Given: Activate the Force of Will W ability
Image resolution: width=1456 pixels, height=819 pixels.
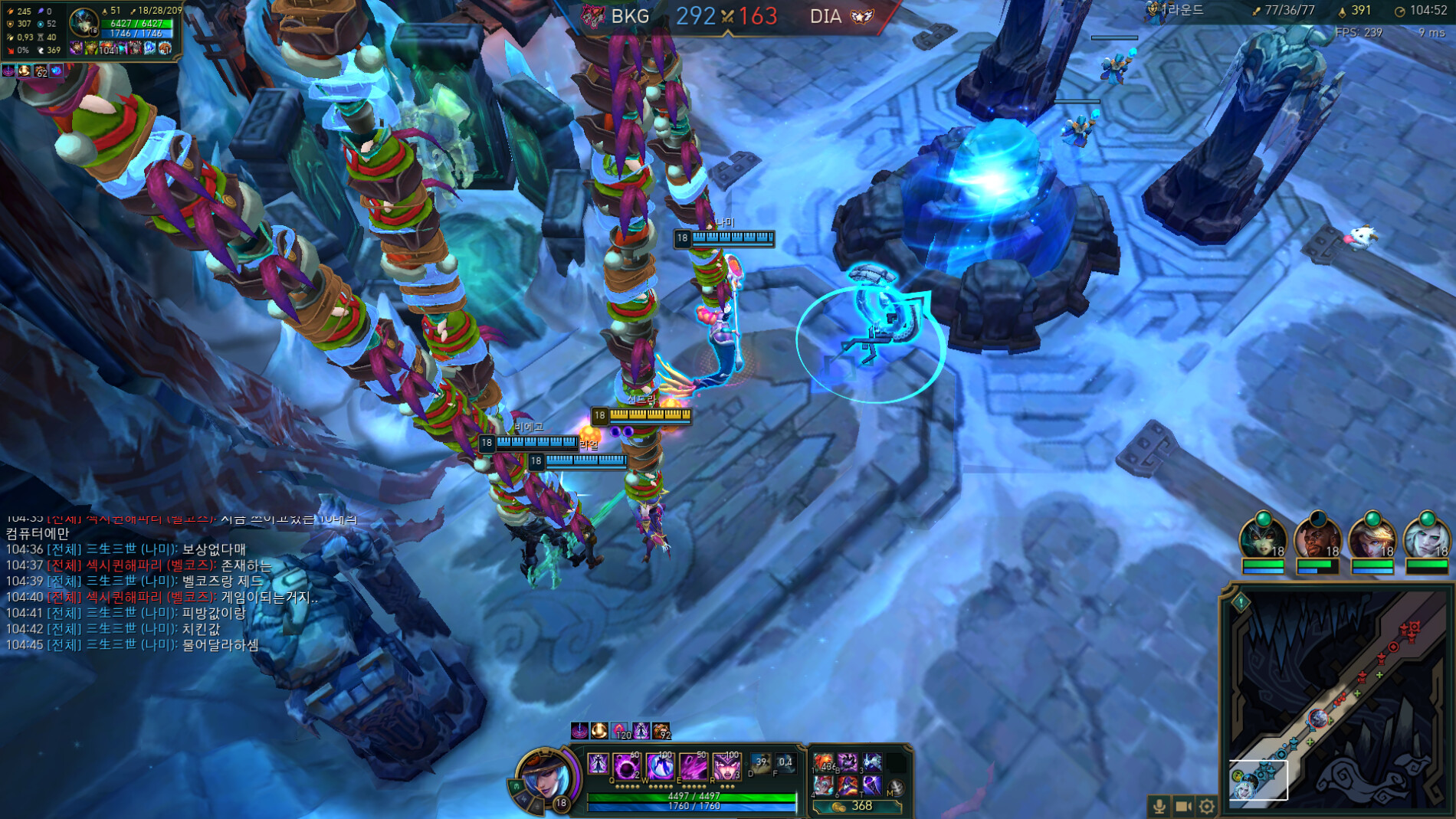Looking at the screenshot, I should tap(660, 765).
